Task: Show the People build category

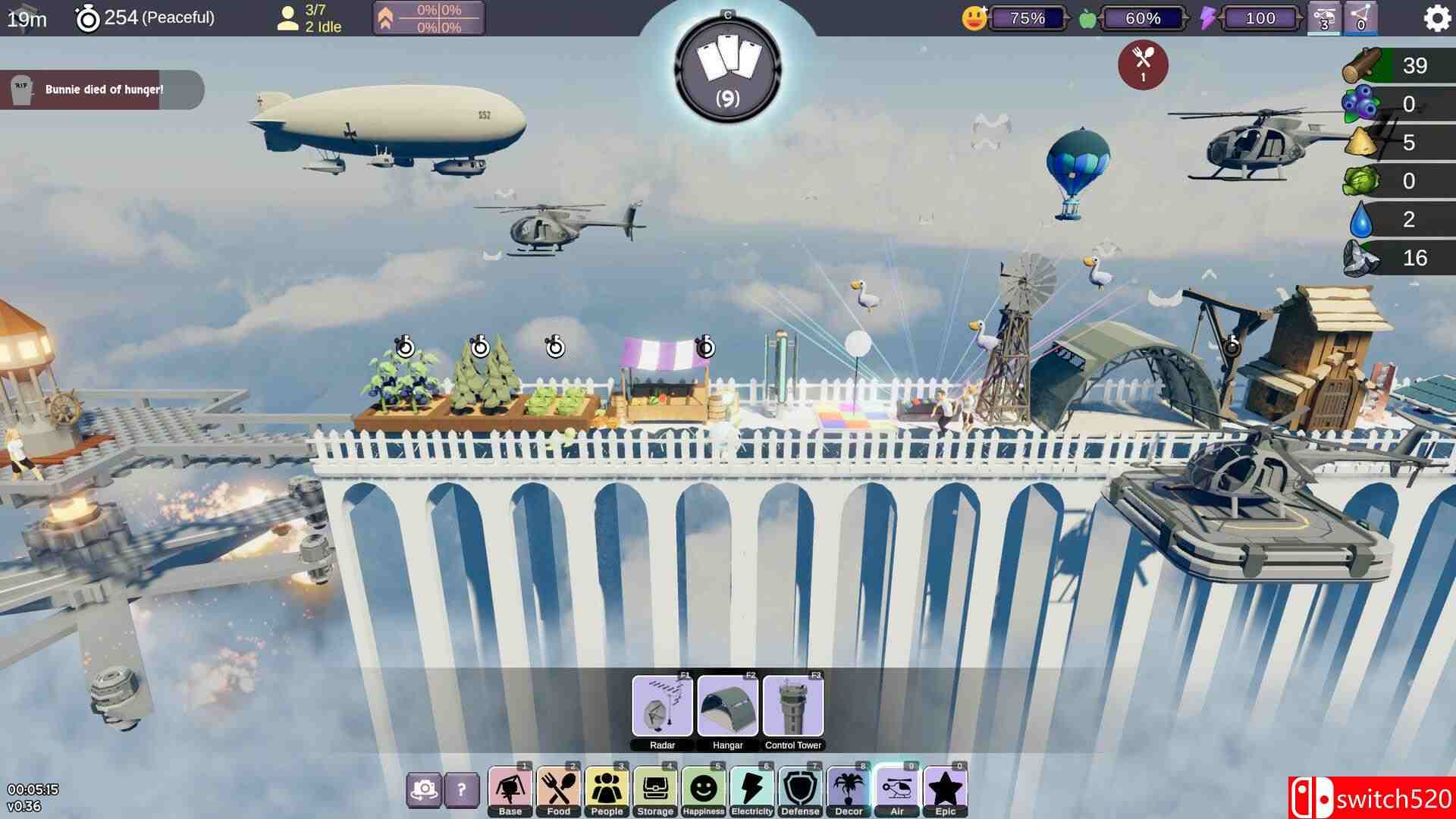Action: pos(607,792)
